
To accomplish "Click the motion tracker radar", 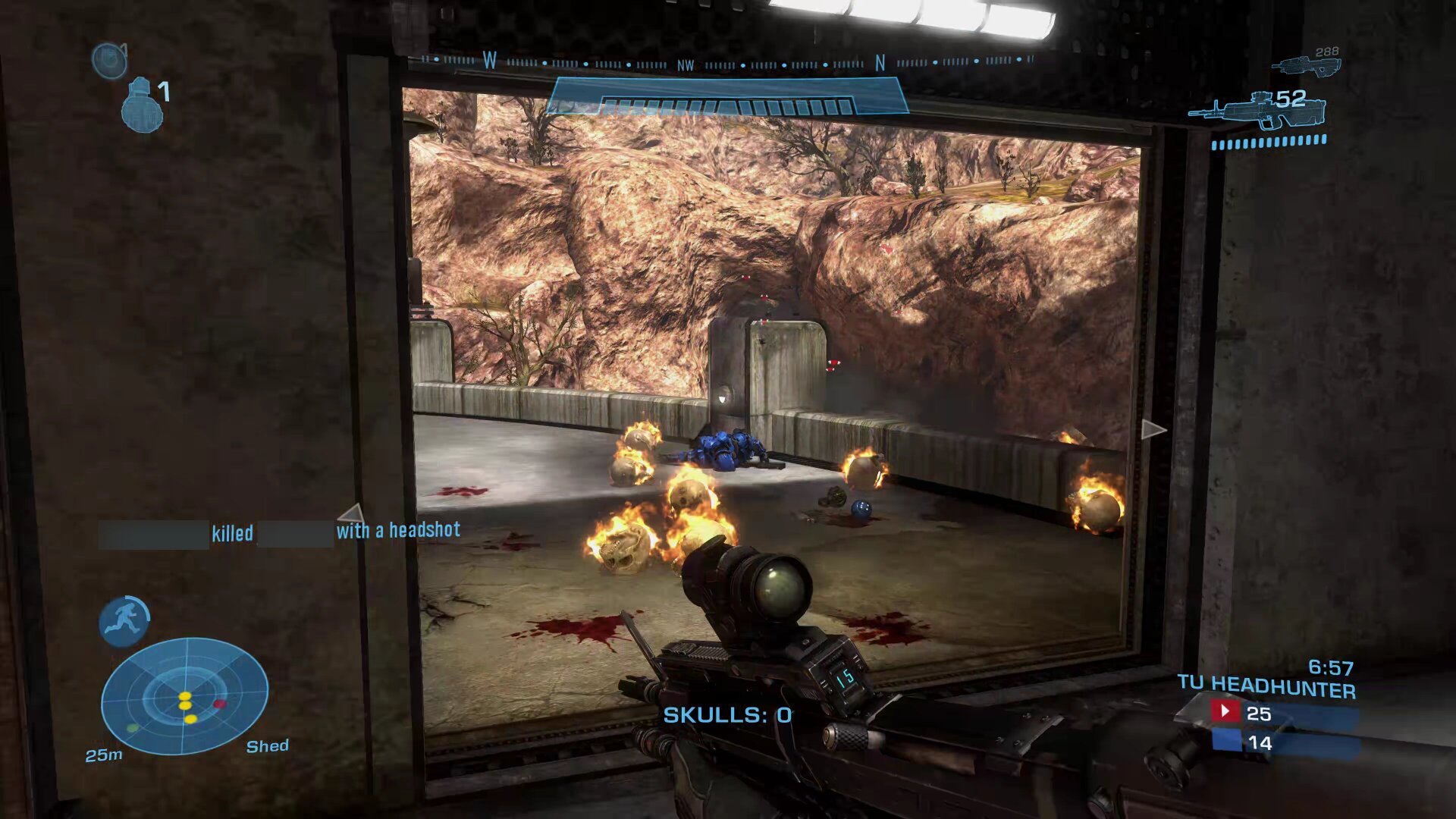I will pos(184,695).
